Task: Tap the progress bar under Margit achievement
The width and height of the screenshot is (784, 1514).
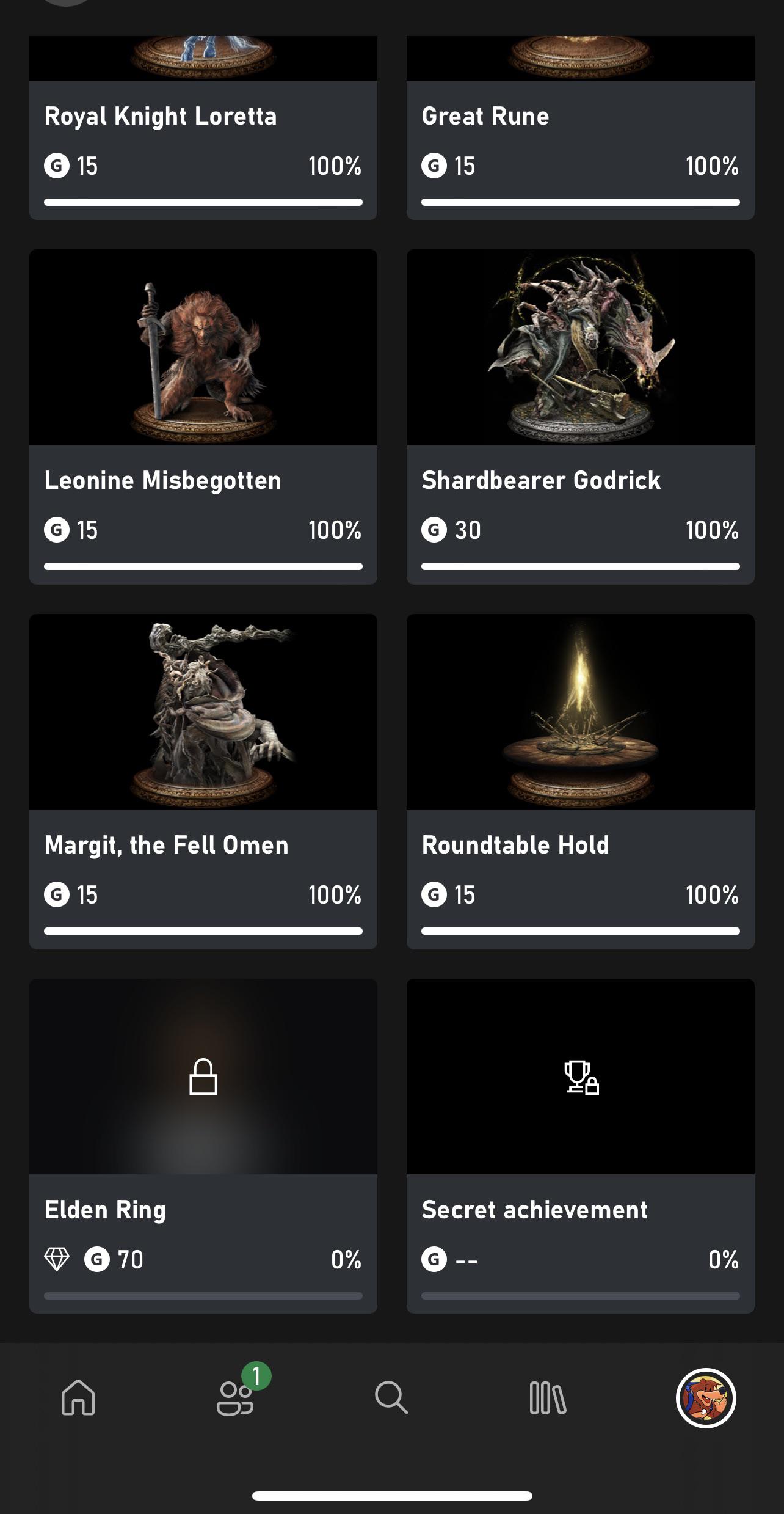Action: tap(203, 931)
